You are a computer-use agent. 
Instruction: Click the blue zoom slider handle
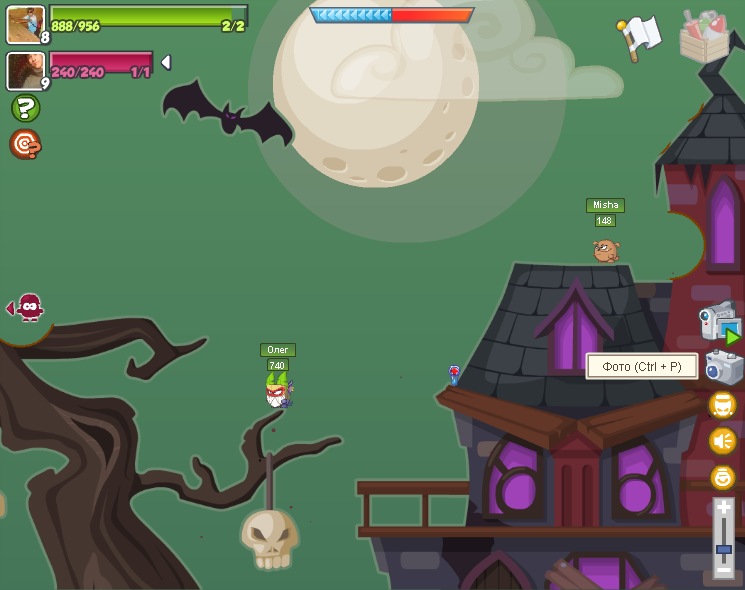(723, 548)
